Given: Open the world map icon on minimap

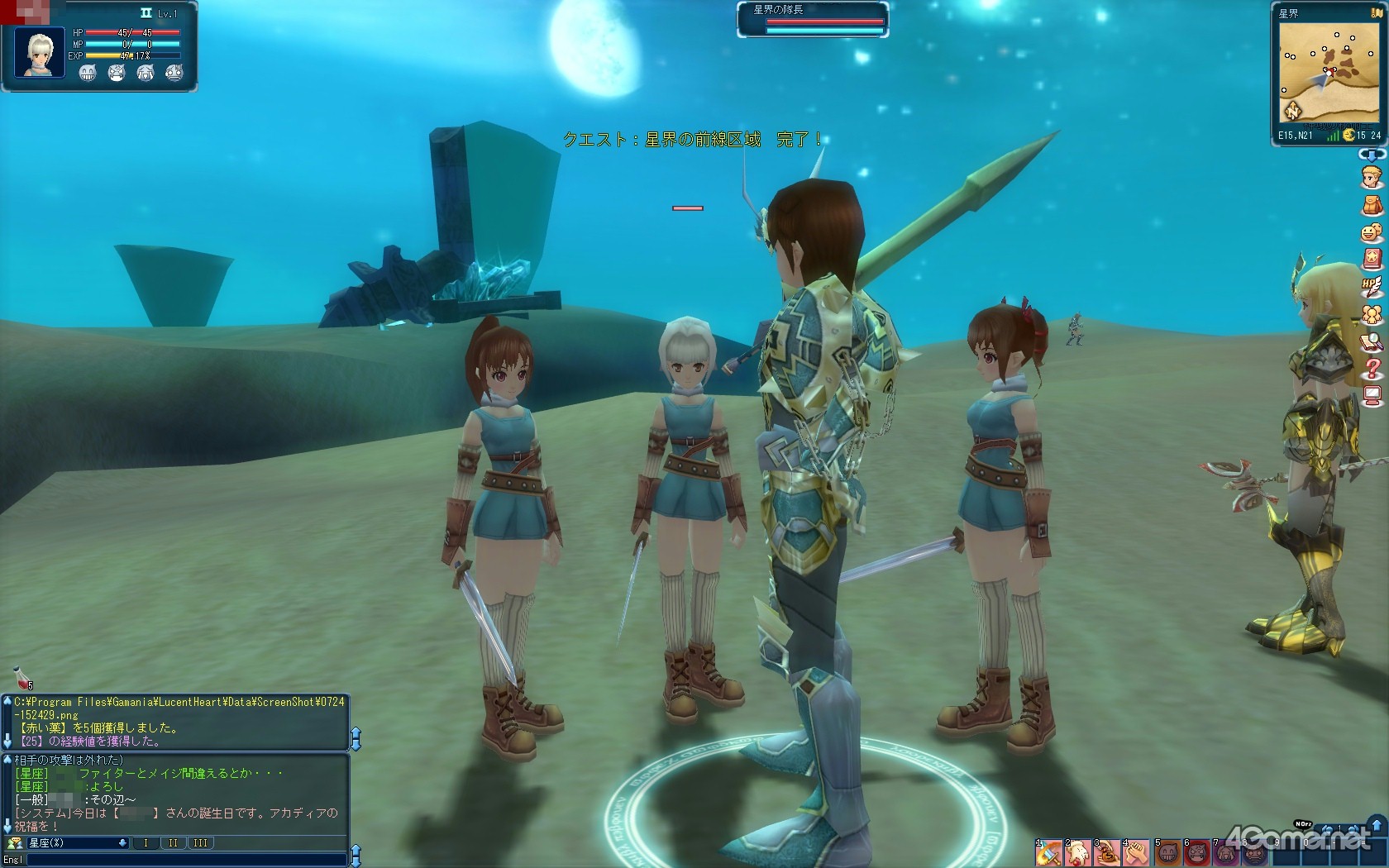Looking at the screenshot, I should [1292, 109].
